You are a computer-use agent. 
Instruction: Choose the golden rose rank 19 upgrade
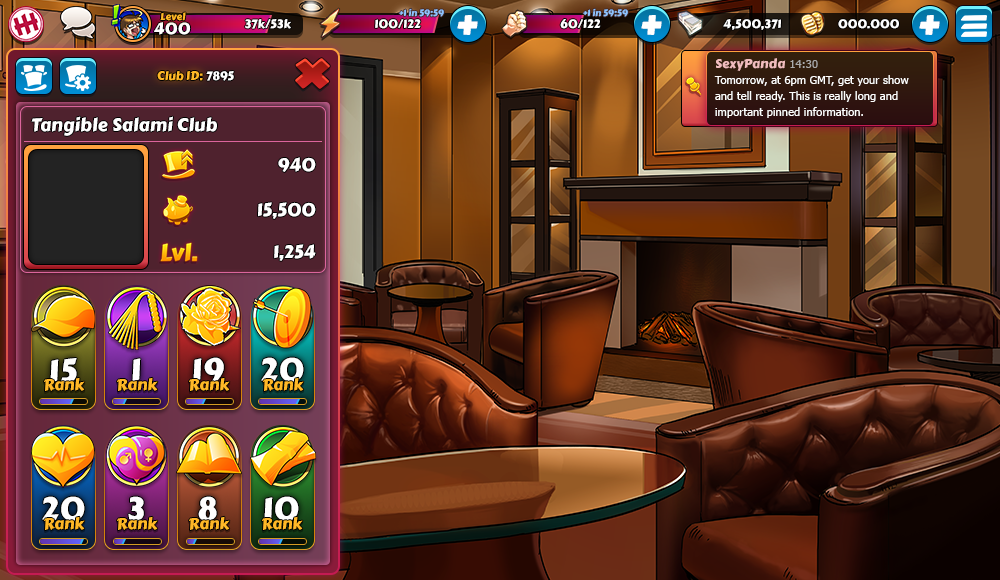pos(209,349)
